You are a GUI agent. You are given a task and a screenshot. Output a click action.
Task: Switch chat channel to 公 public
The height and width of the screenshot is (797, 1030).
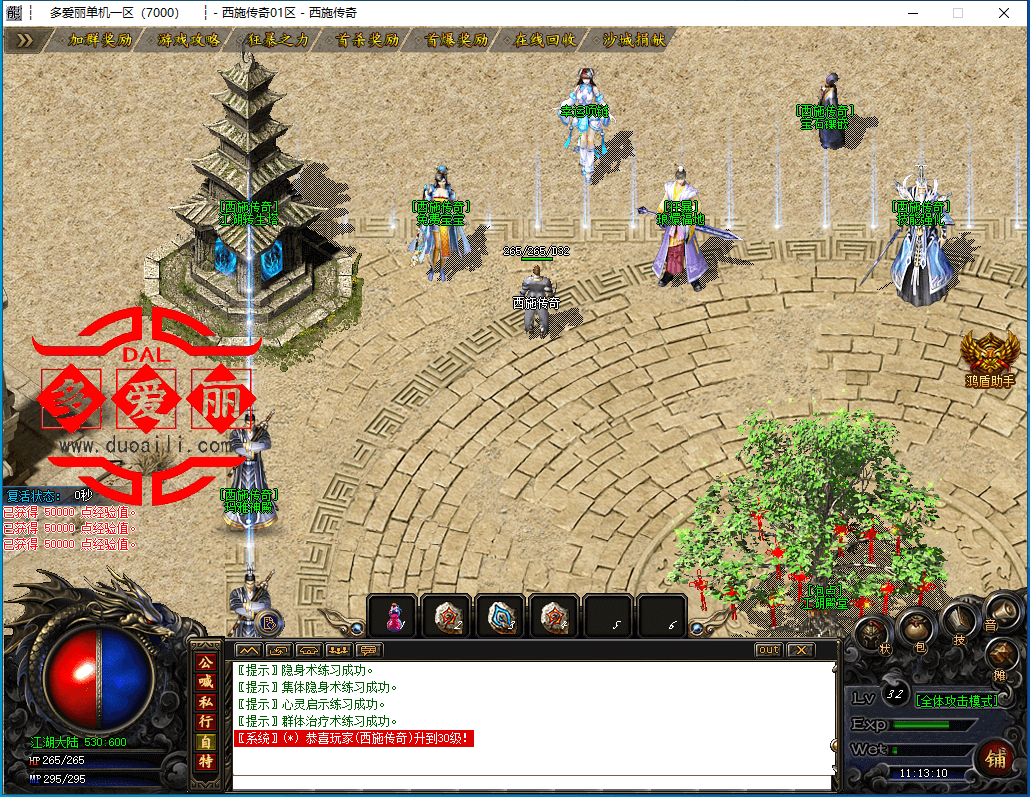coord(205,662)
